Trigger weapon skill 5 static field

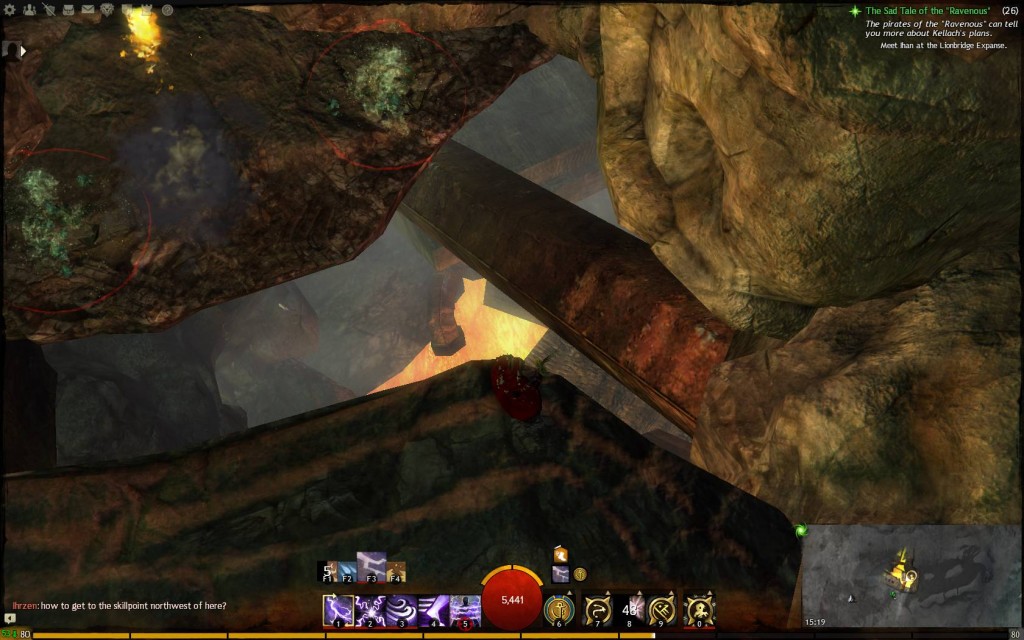tap(465, 609)
